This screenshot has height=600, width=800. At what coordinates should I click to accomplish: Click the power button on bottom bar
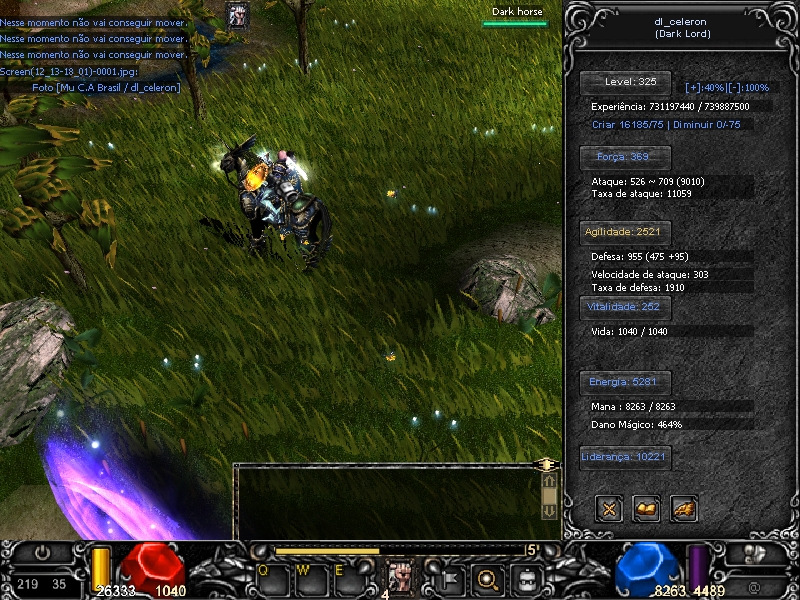click(x=43, y=553)
